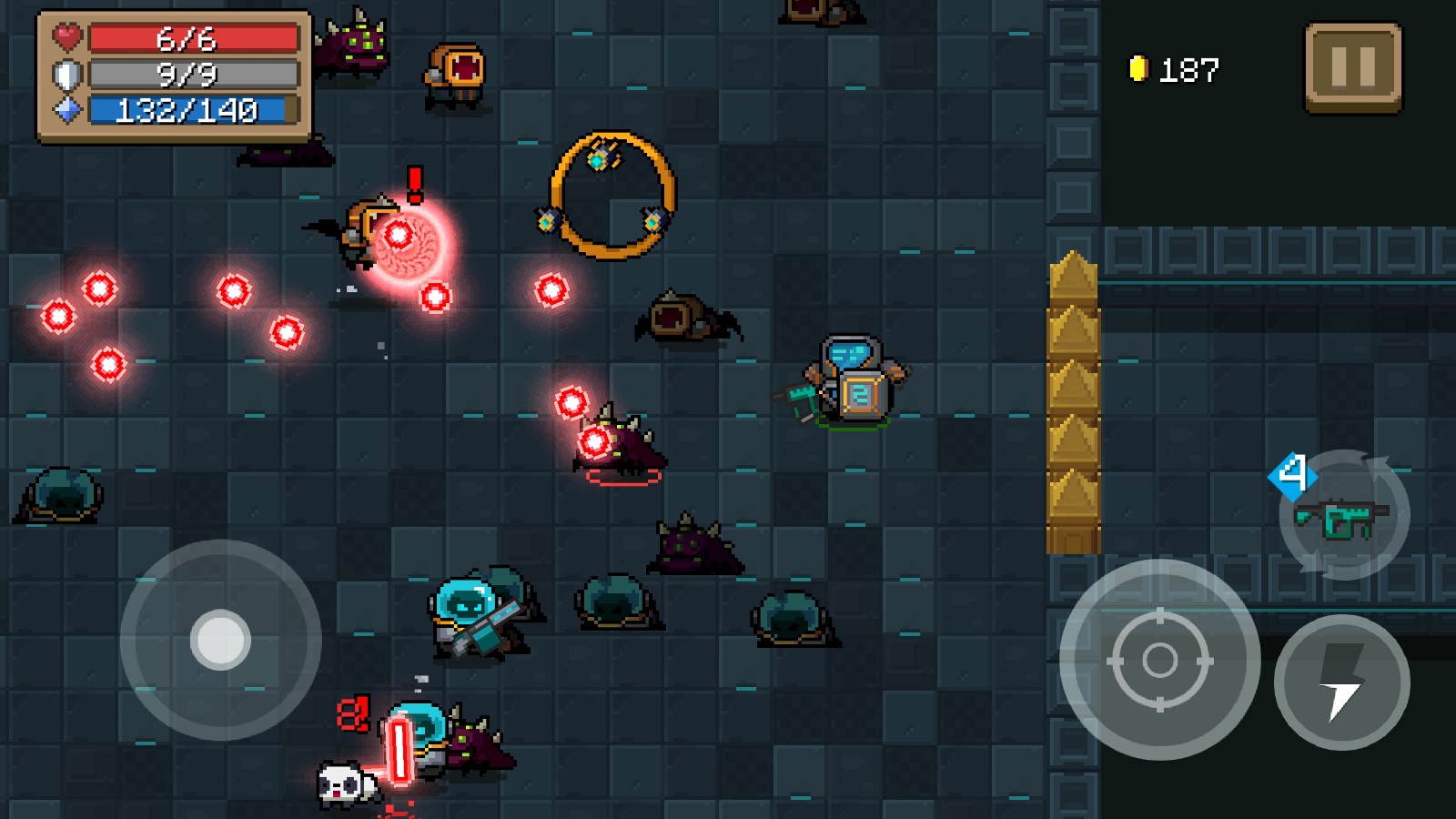The height and width of the screenshot is (819, 1456).
Task: Activate the lightning bolt skill
Action: (x=1342, y=682)
